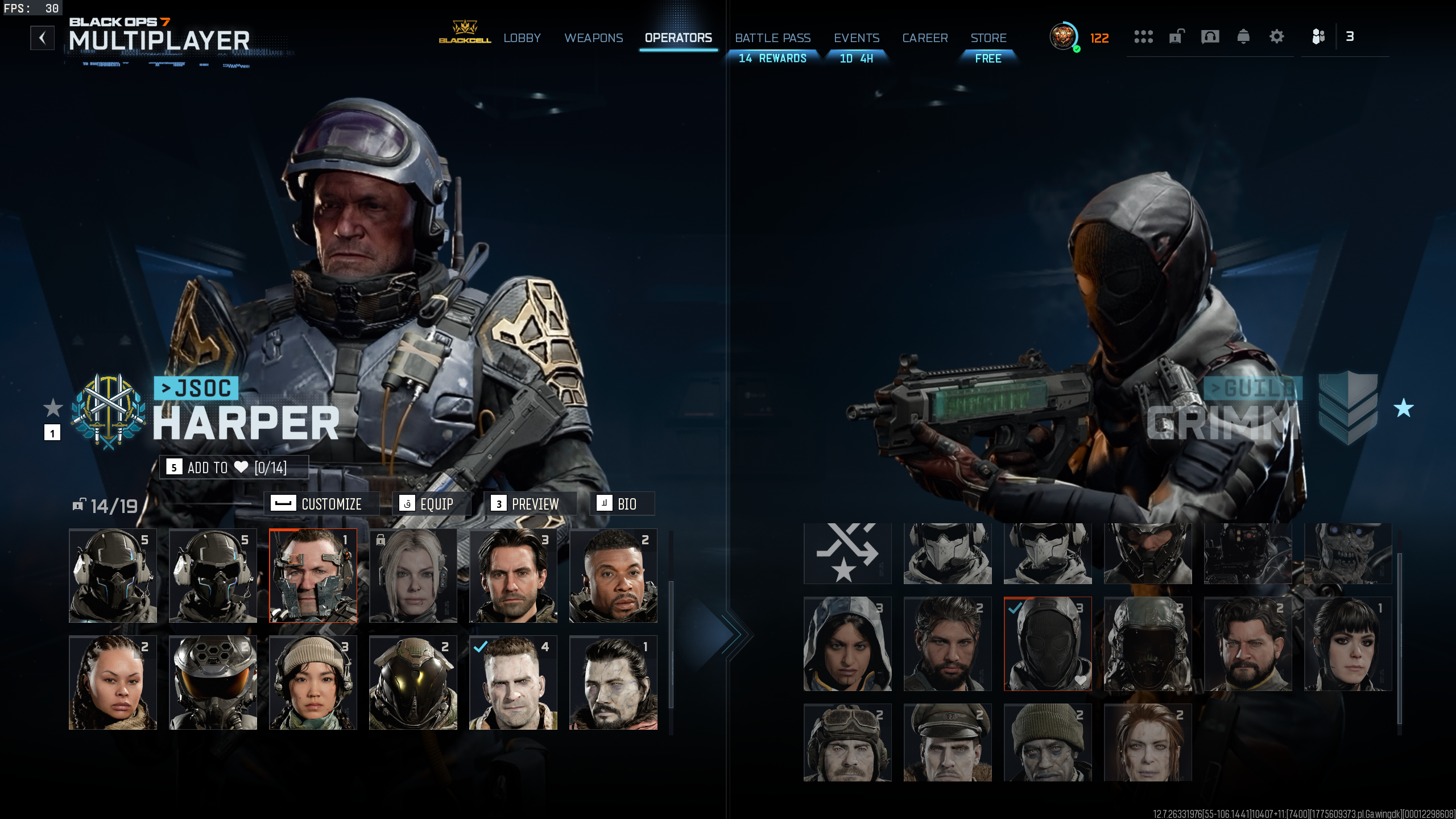
Task: Open the Career tab
Action: tap(925, 38)
